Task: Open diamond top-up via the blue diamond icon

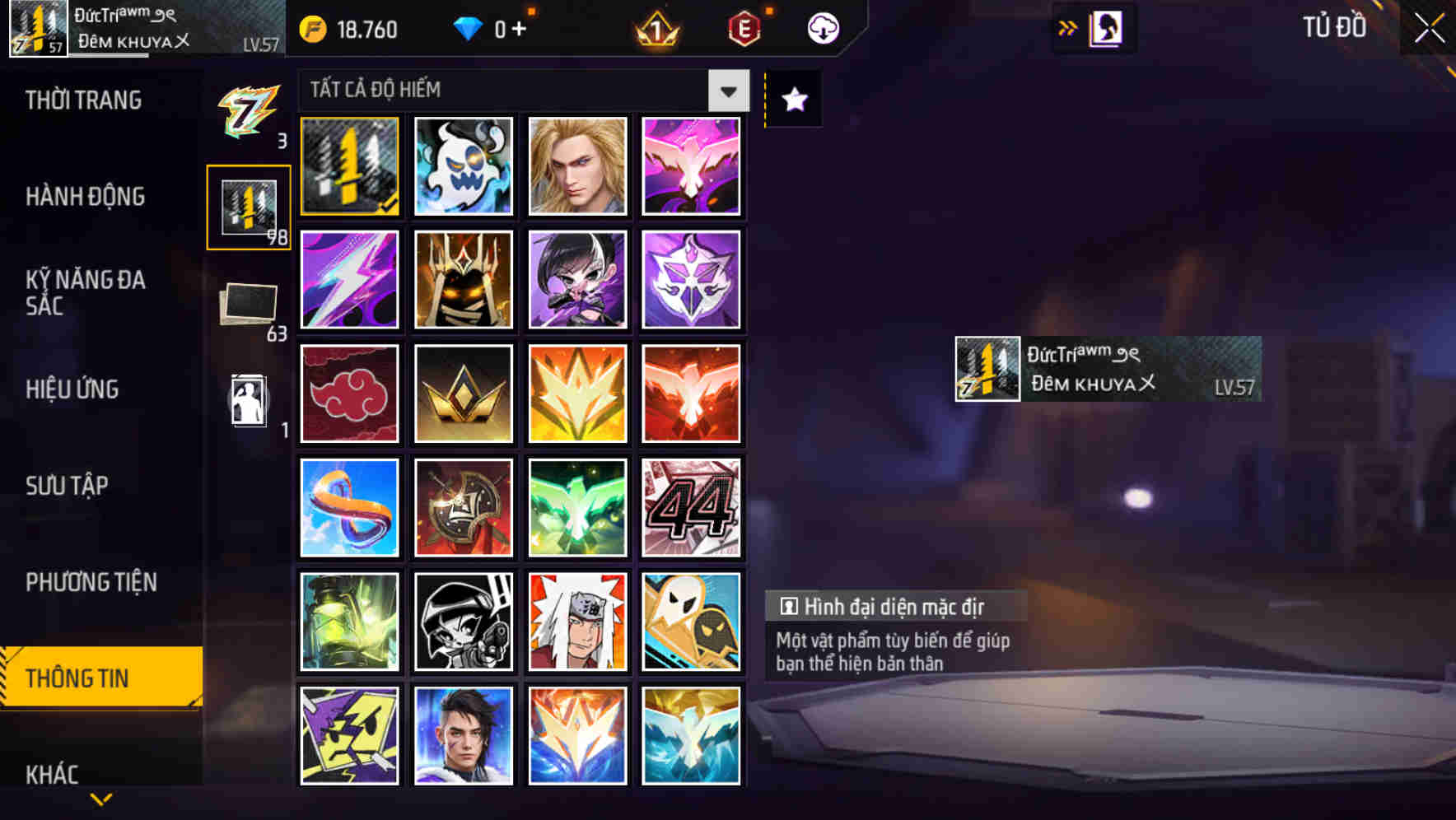Action: (x=469, y=27)
